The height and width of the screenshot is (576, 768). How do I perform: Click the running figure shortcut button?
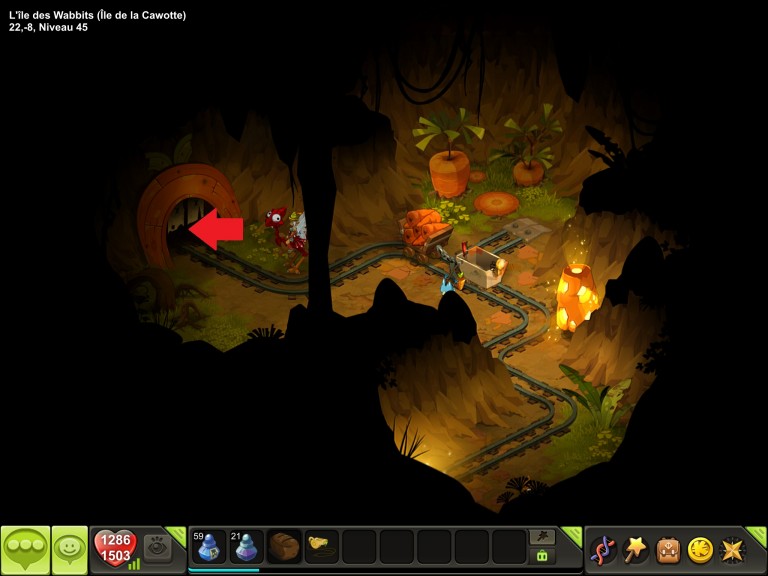pyautogui.click(x=543, y=537)
